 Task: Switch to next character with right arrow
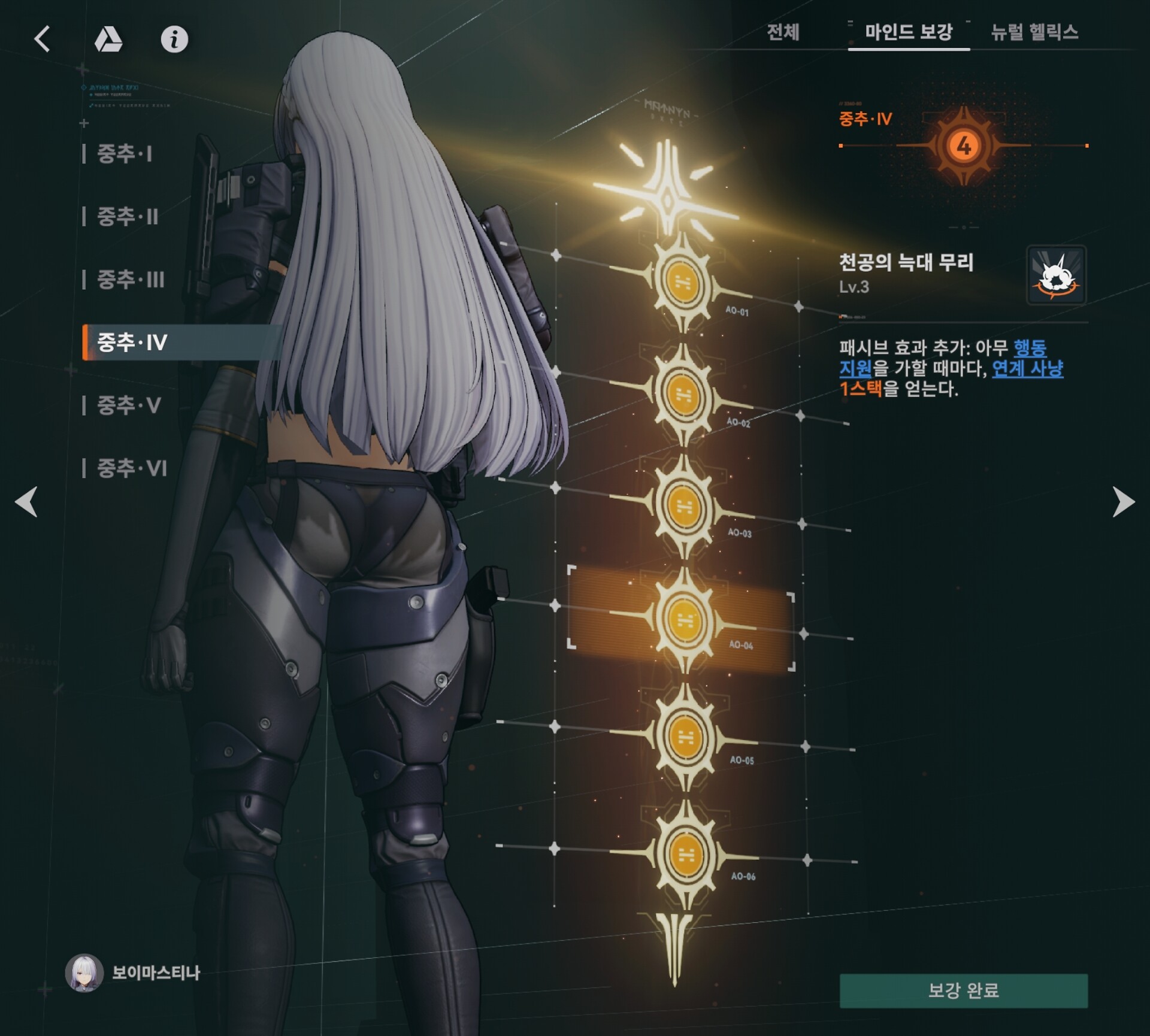(1123, 501)
